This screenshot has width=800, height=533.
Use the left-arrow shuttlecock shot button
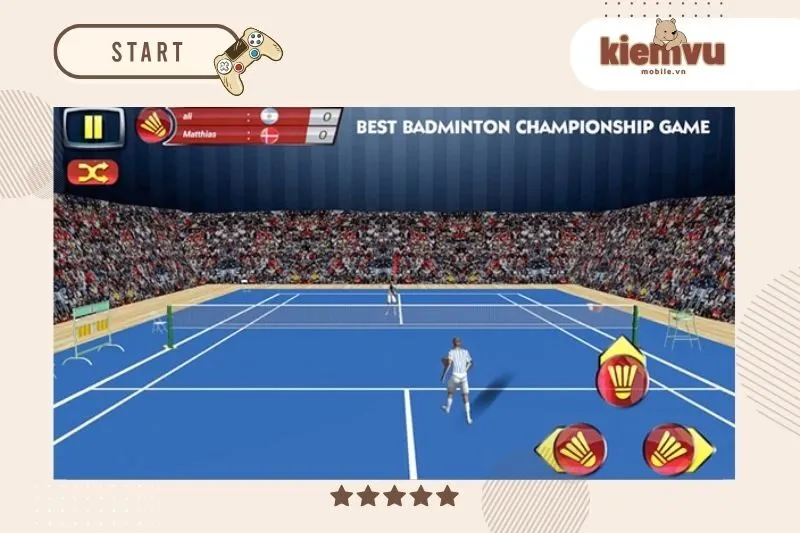click(x=574, y=450)
